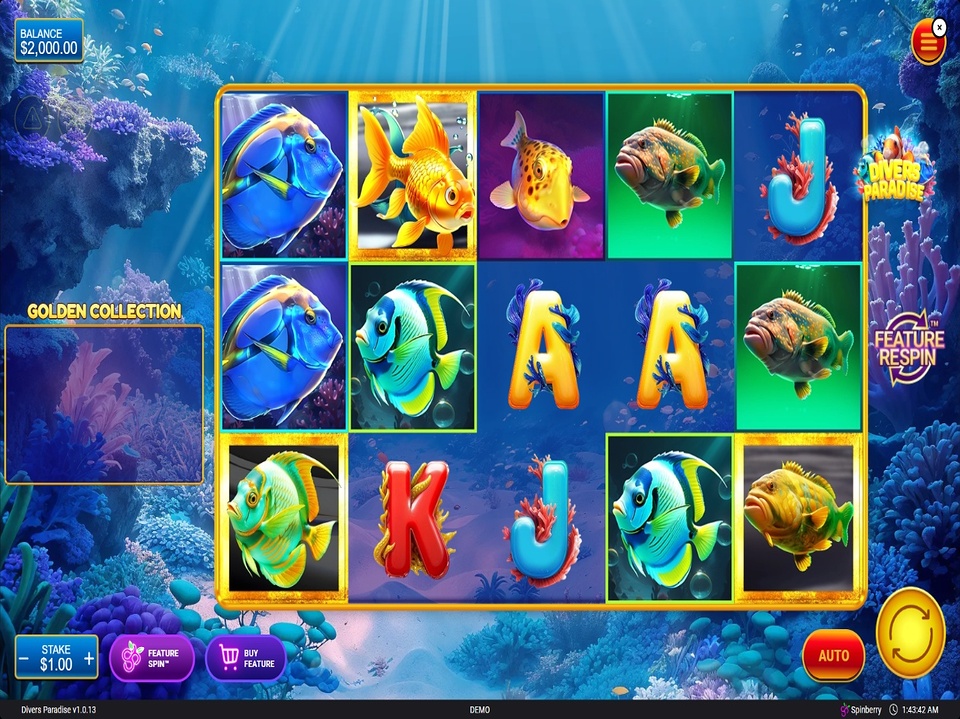Click the Divers Paradise logo
This screenshot has height=719, width=960.
893,168
